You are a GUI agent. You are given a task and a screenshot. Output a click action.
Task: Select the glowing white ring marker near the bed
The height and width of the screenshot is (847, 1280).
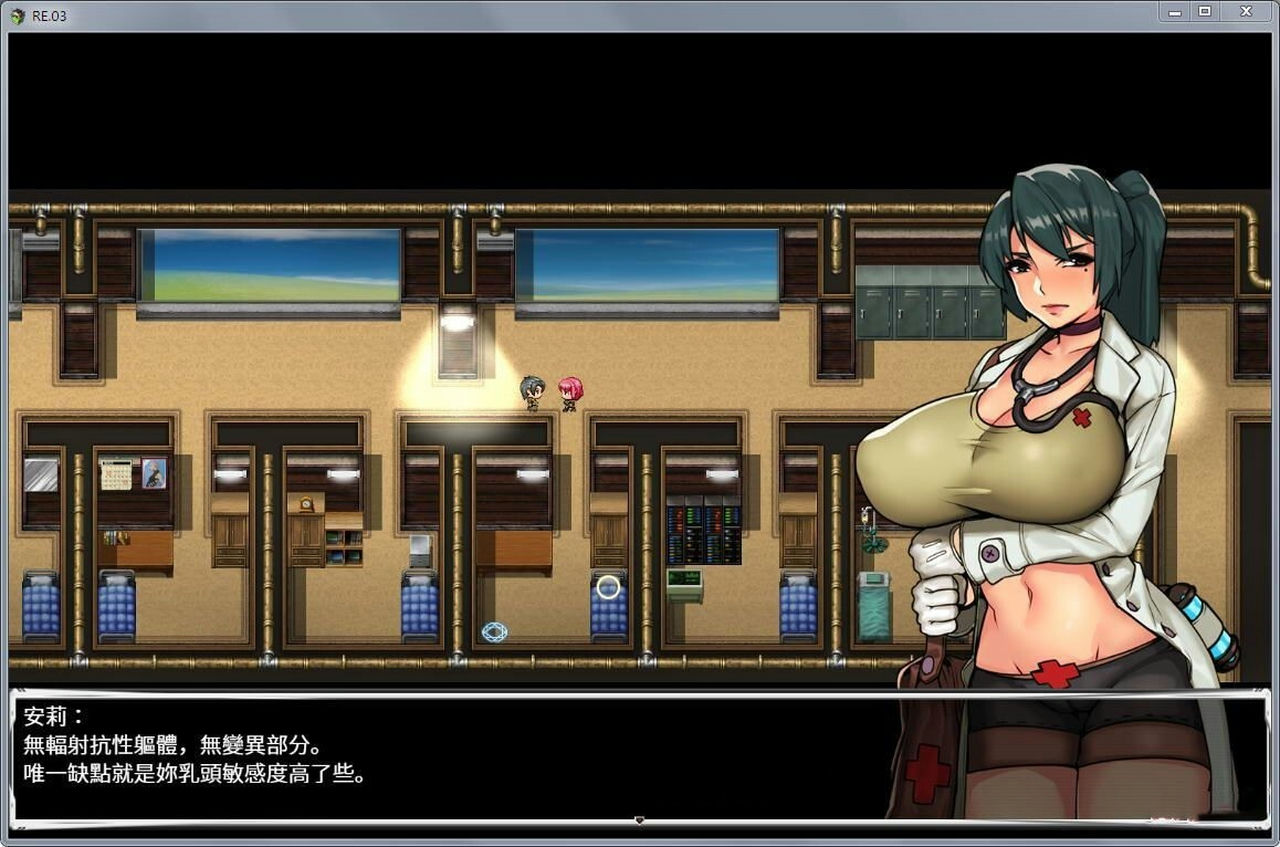[607, 588]
